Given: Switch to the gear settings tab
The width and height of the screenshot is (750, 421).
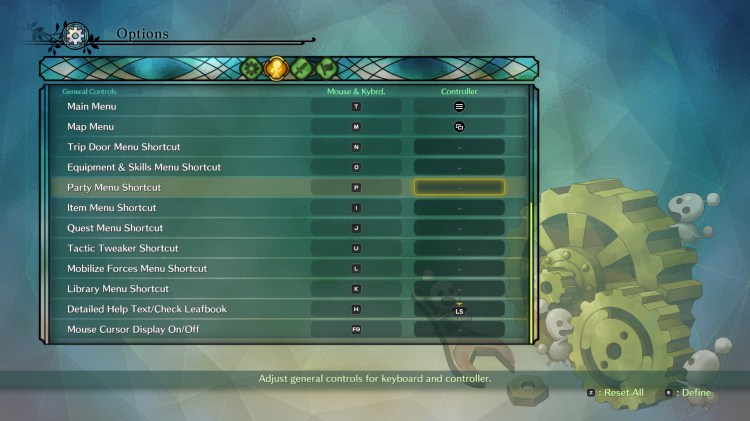Looking at the screenshot, I should tap(250, 69).
